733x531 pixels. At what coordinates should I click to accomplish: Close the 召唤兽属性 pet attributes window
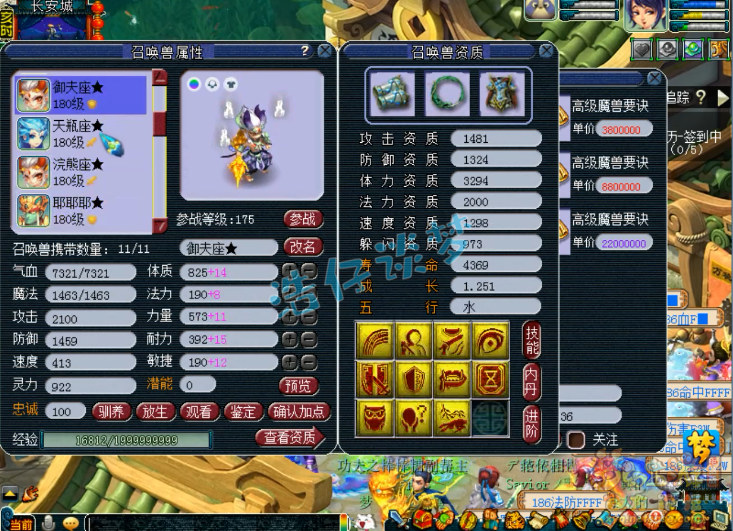(325, 51)
